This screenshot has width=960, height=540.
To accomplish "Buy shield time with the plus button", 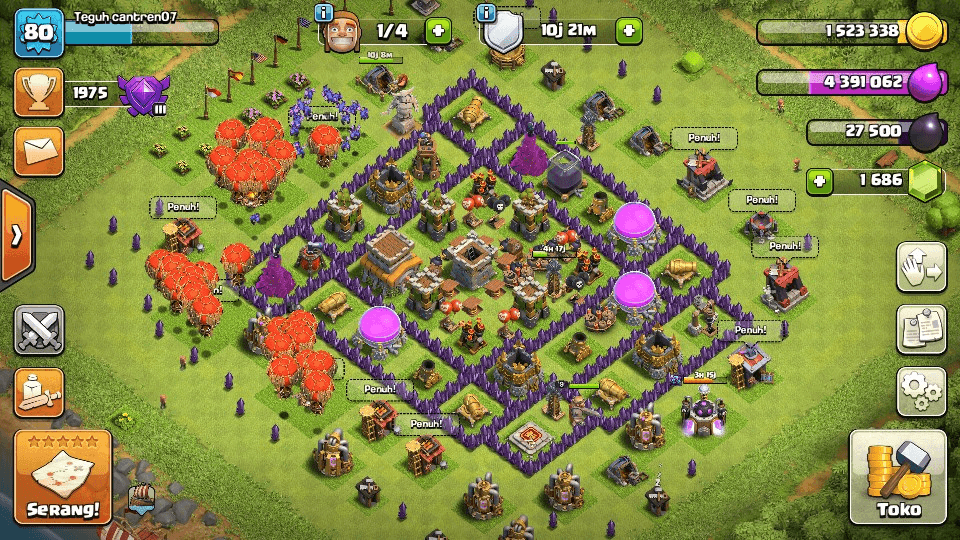I will coord(628,31).
